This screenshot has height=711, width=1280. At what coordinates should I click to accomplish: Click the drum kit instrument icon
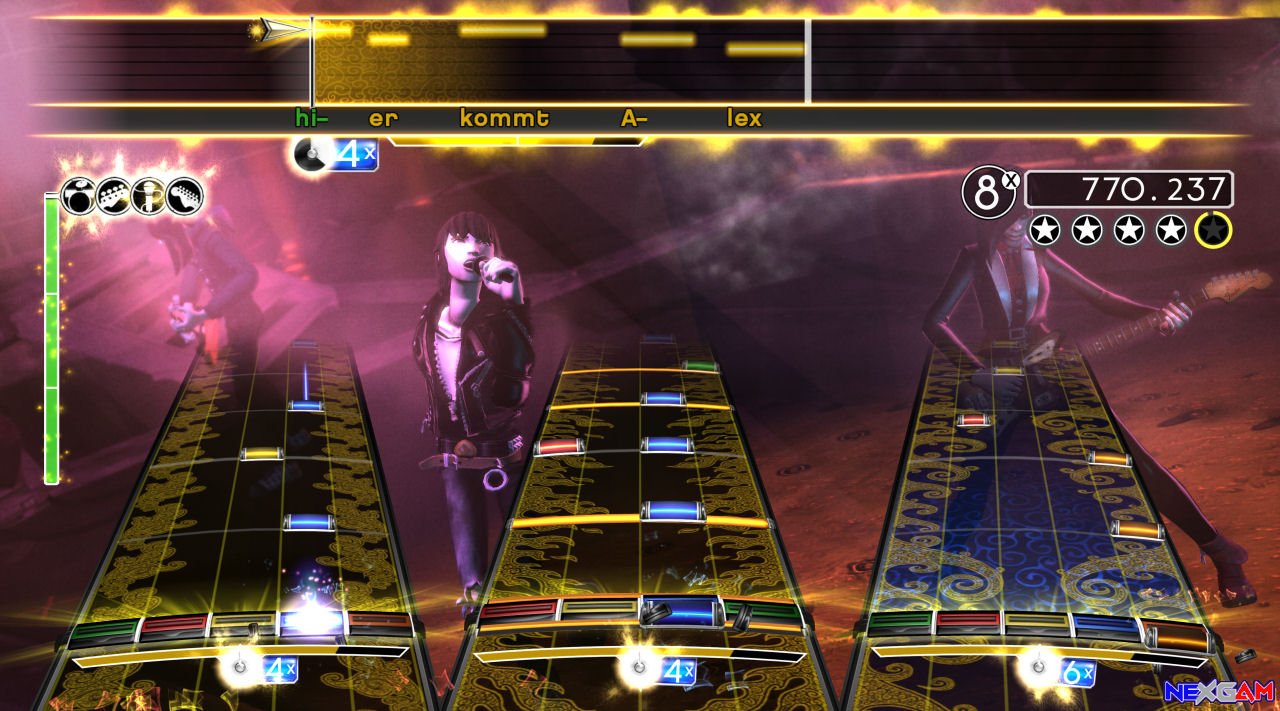coord(78,195)
